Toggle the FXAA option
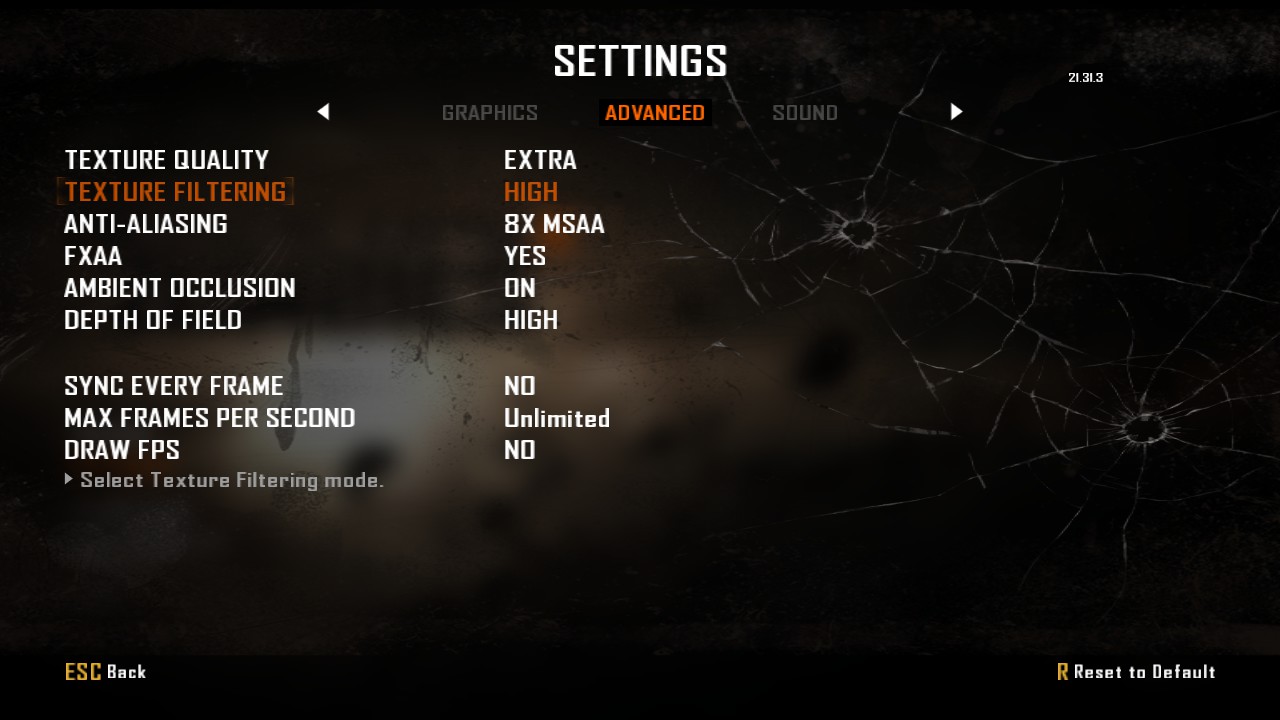This screenshot has height=720, width=1280. pos(93,256)
